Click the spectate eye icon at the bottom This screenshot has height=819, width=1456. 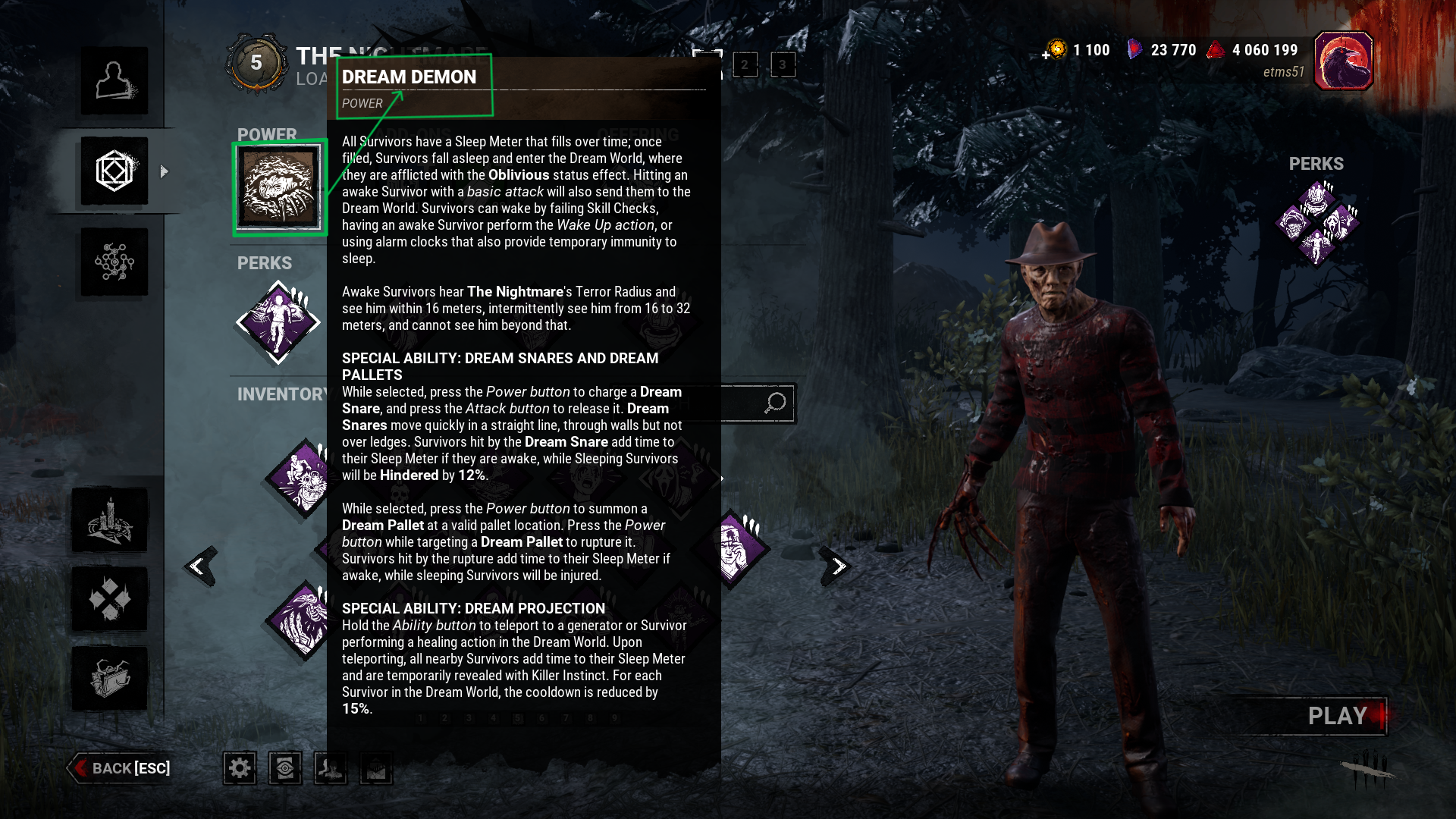point(284,768)
